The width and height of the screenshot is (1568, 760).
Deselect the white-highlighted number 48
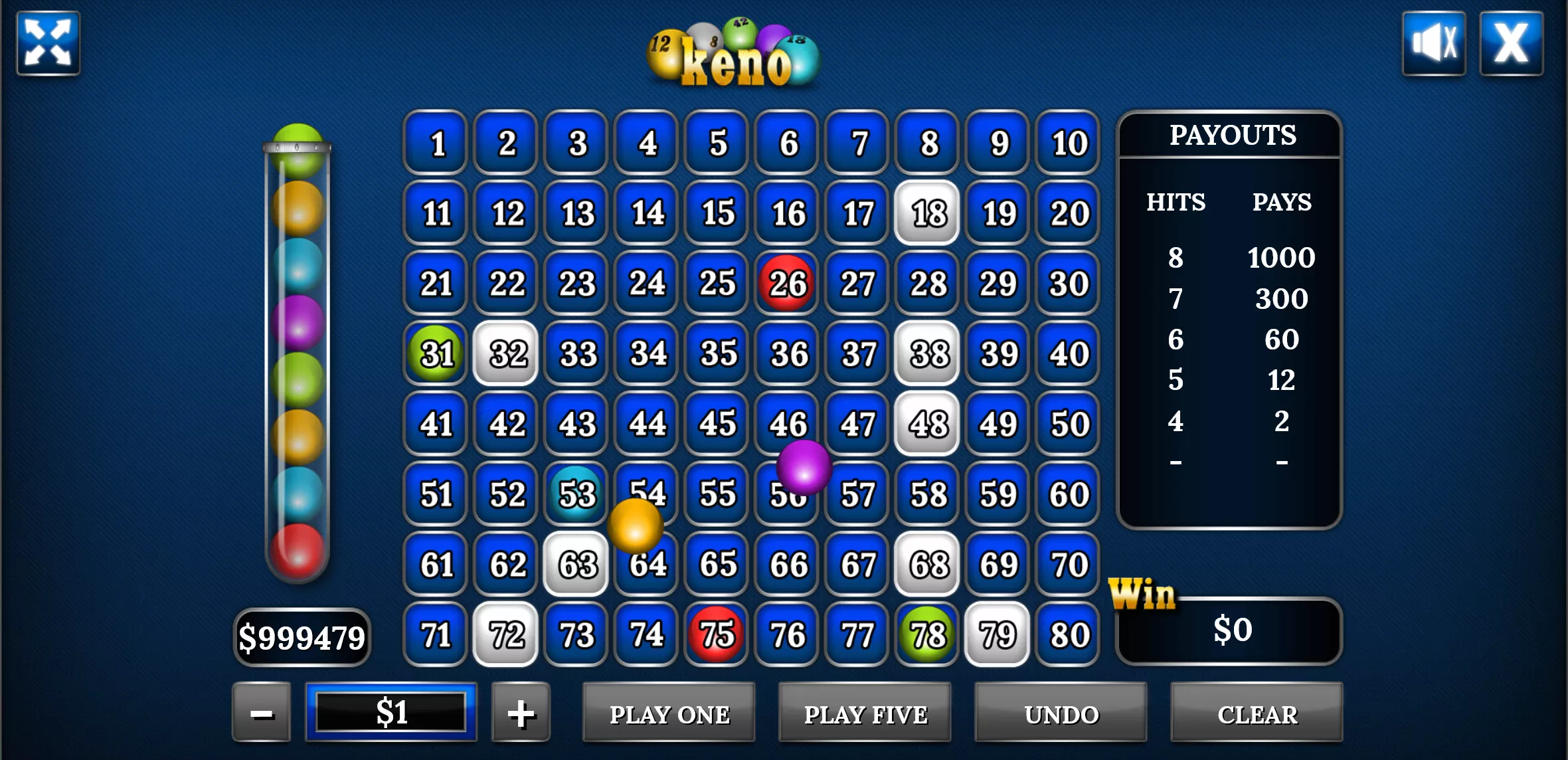point(926,423)
